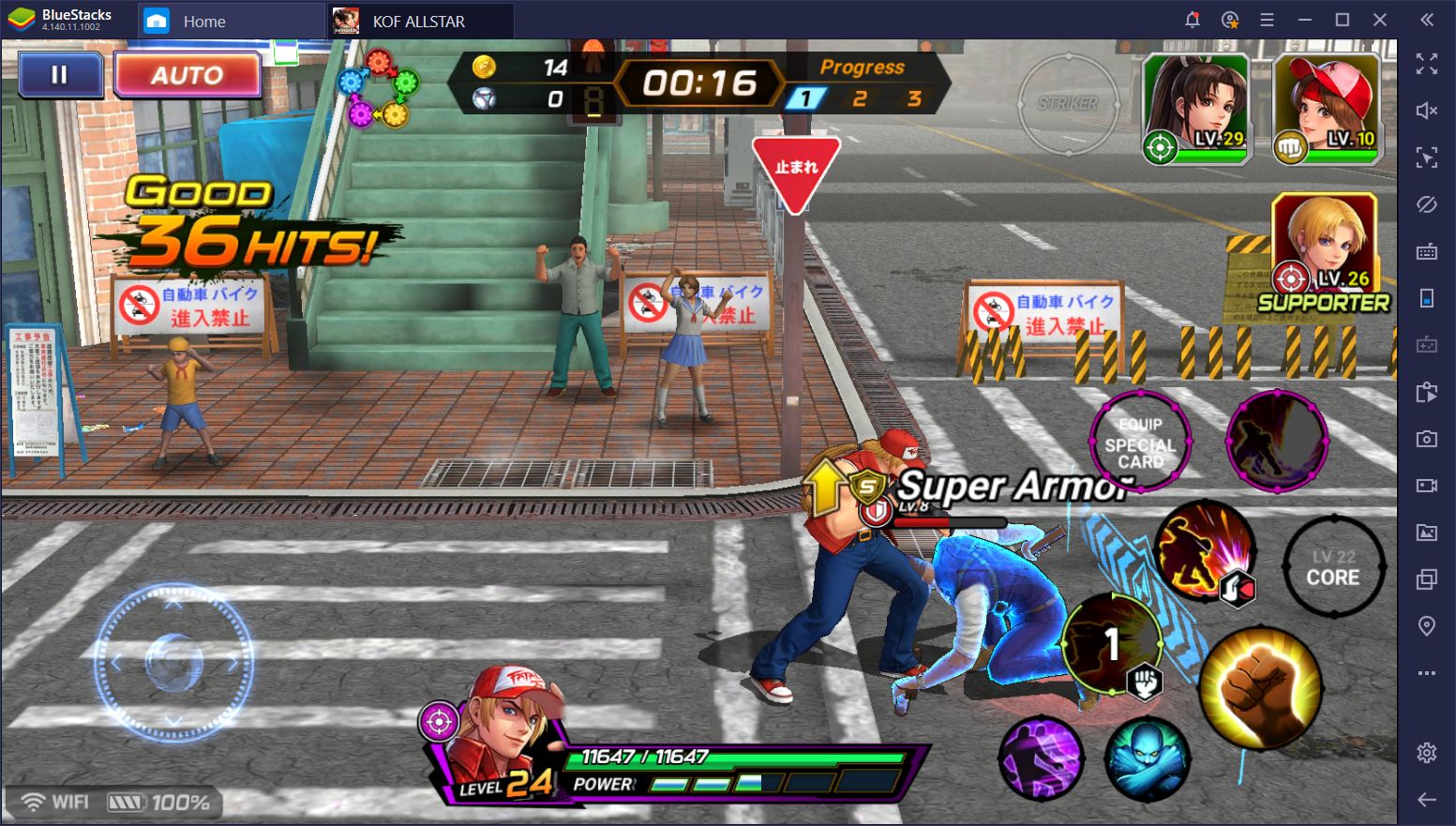
Task: Pause the battle
Action: [60, 75]
